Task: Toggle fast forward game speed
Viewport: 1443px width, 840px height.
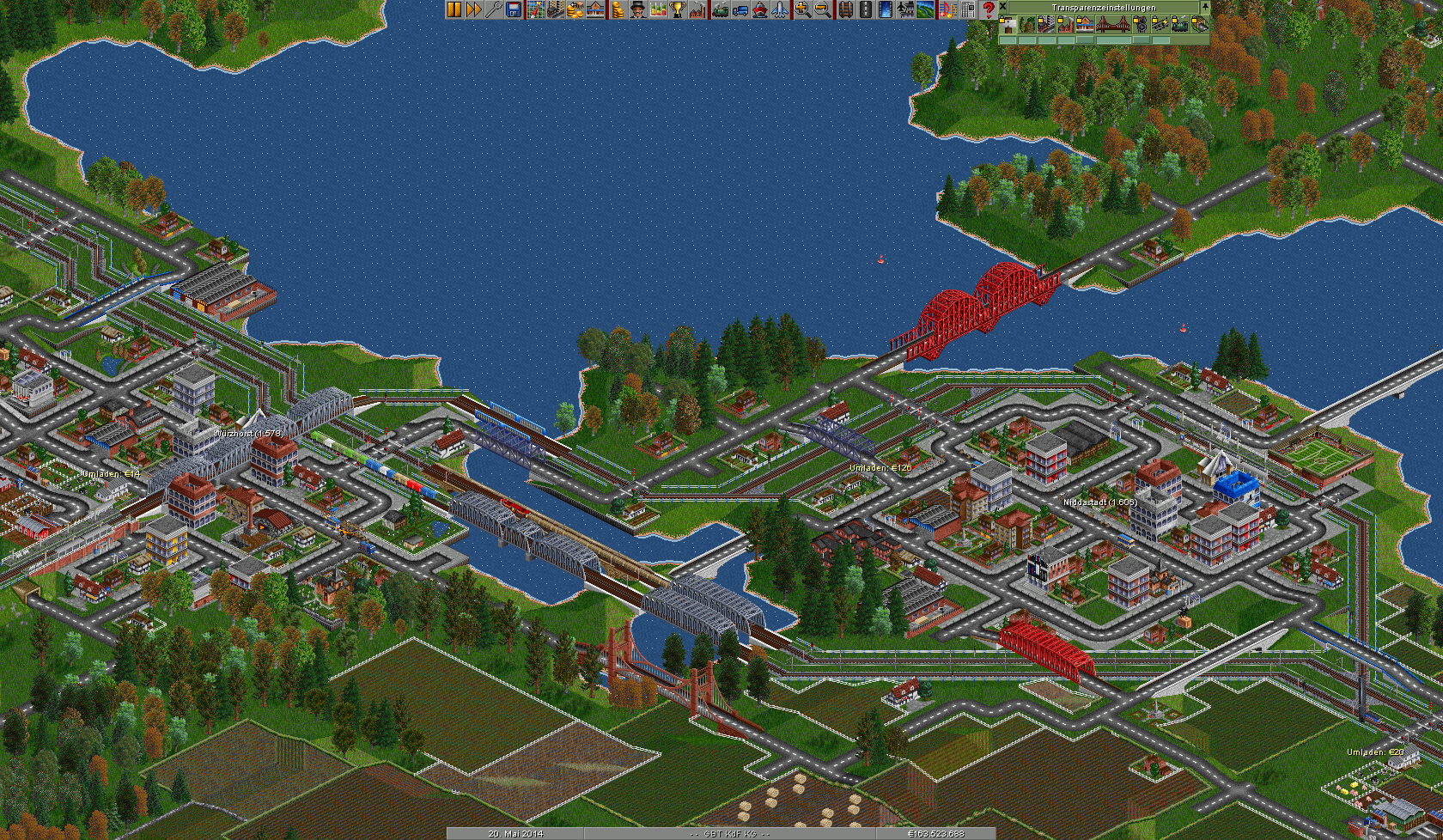Action: pyautogui.click(x=473, y=9)
